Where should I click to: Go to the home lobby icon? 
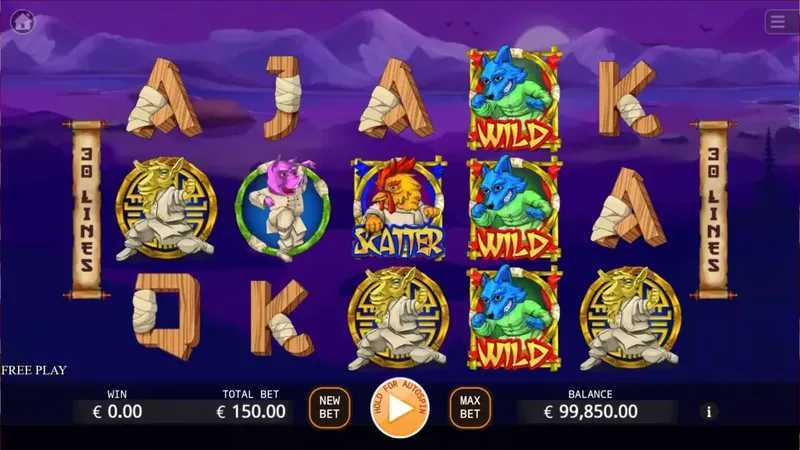pos(22,21)
